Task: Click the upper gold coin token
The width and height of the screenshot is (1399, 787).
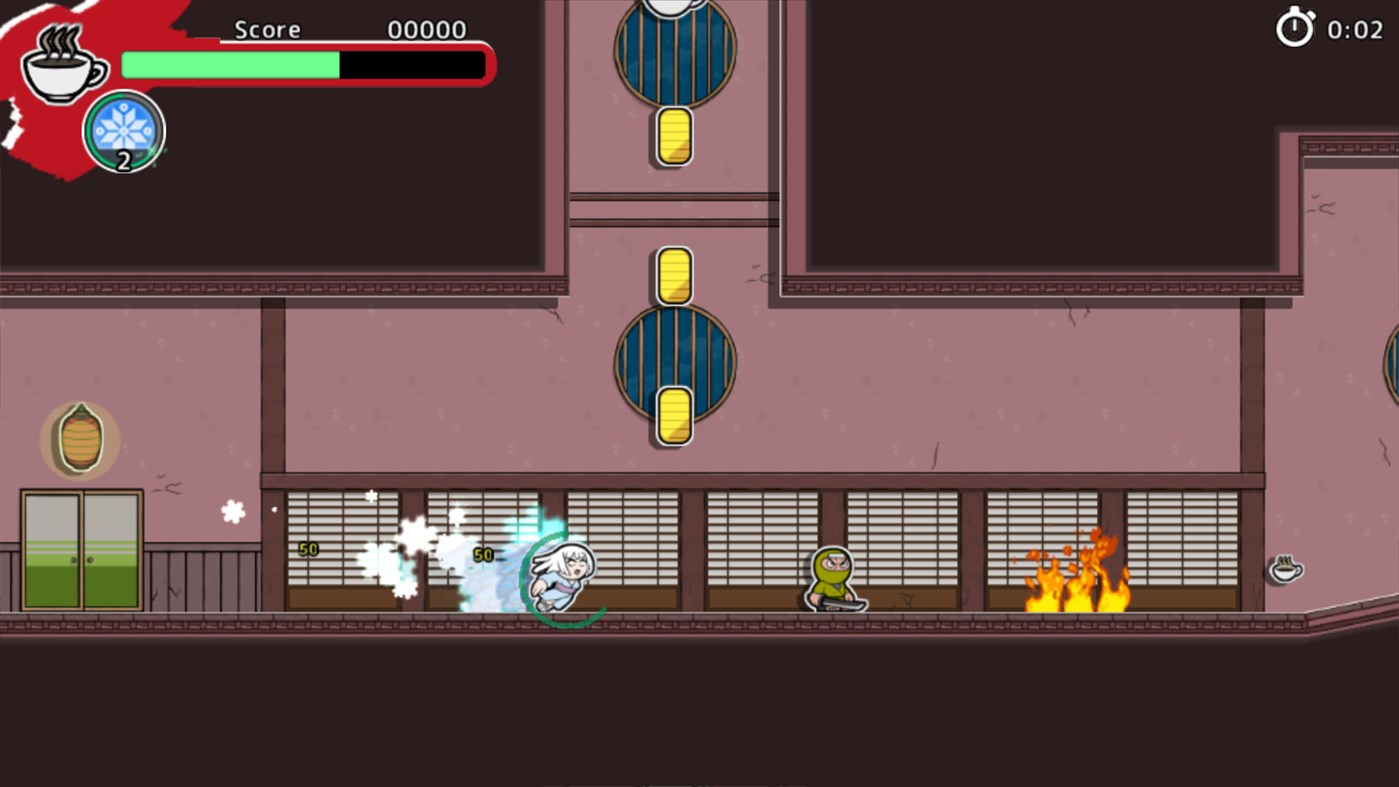Action: (x=672, y=136)
